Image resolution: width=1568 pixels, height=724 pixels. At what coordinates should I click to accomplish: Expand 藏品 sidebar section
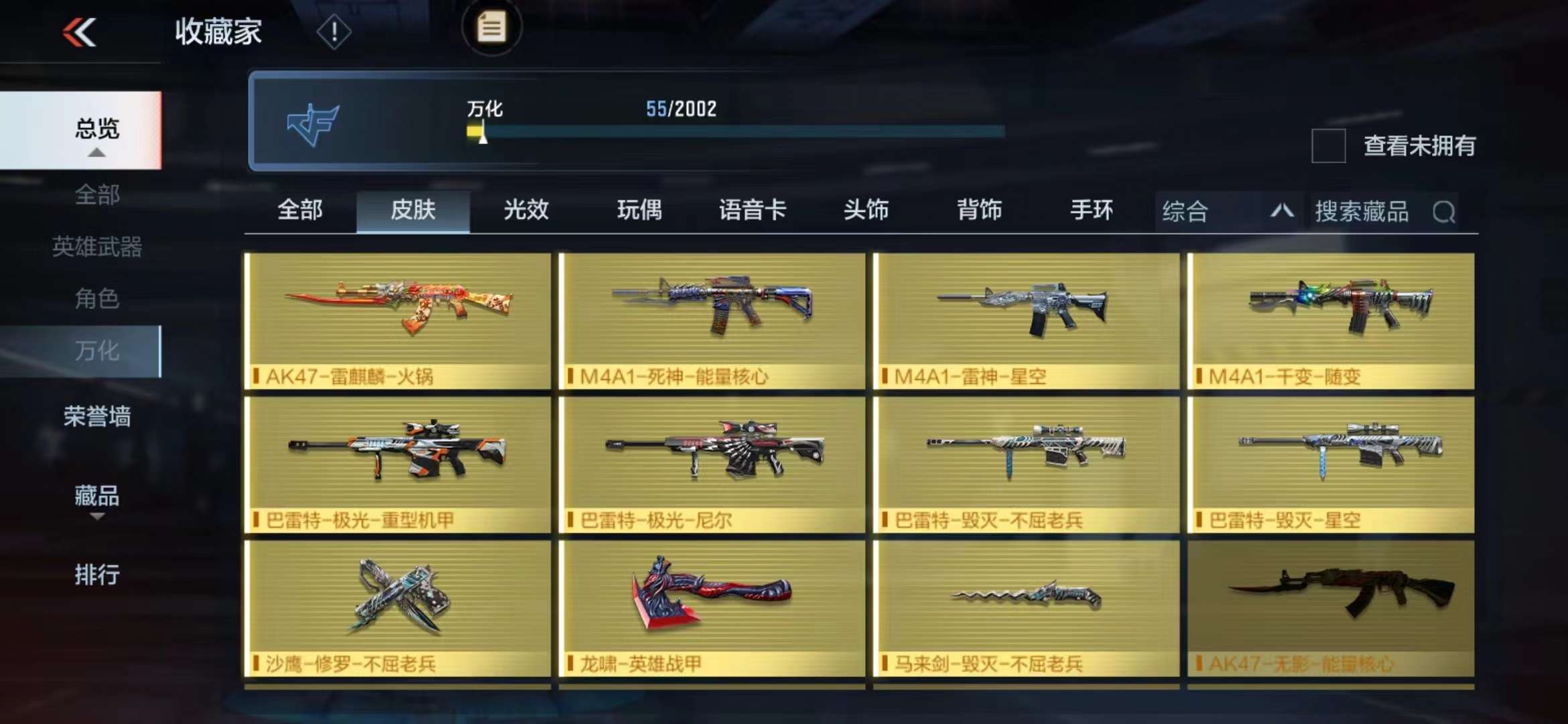[96, 497]
